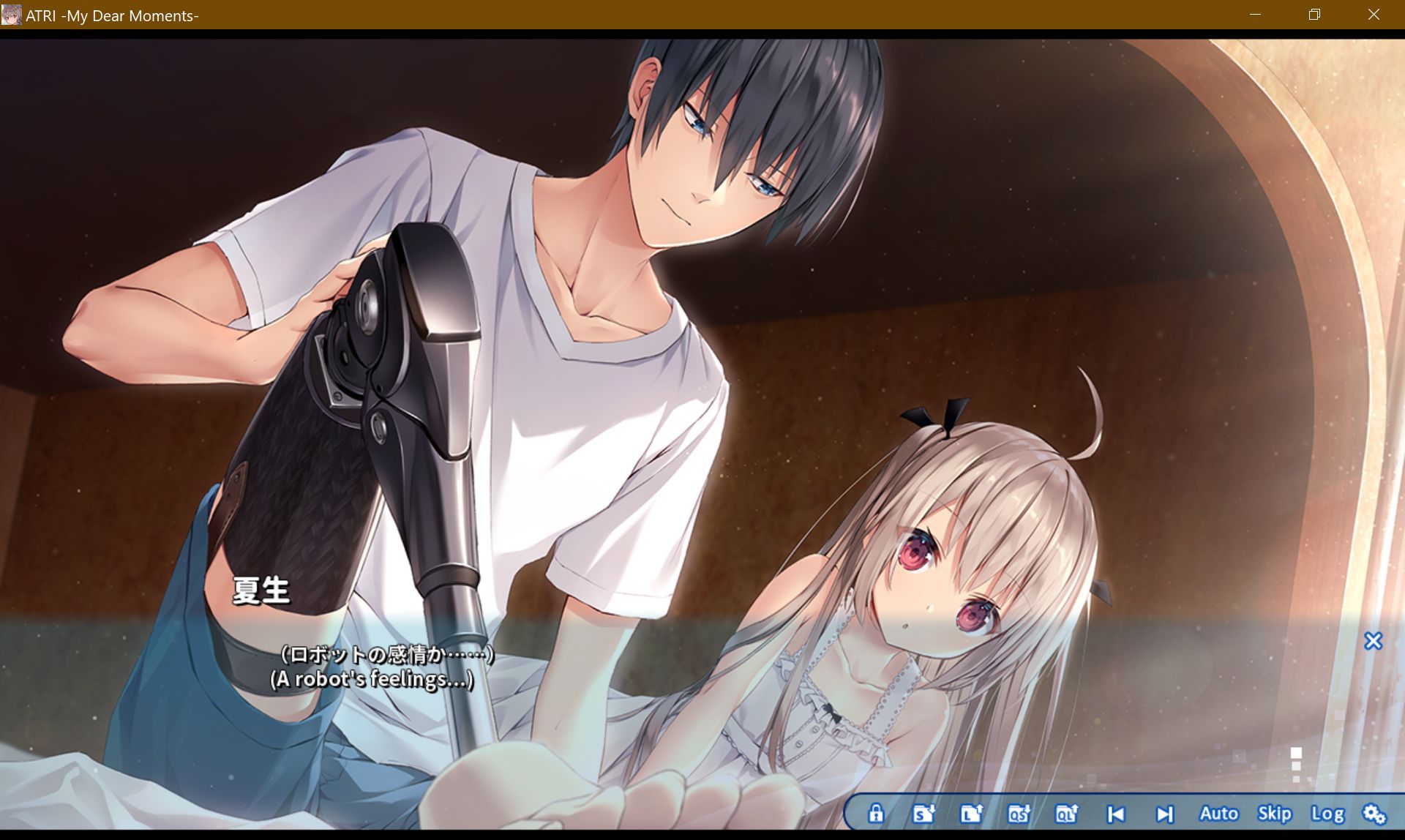Click Skip in the bottom menu bar
1405x840 pixels.
pos(1275,813)
